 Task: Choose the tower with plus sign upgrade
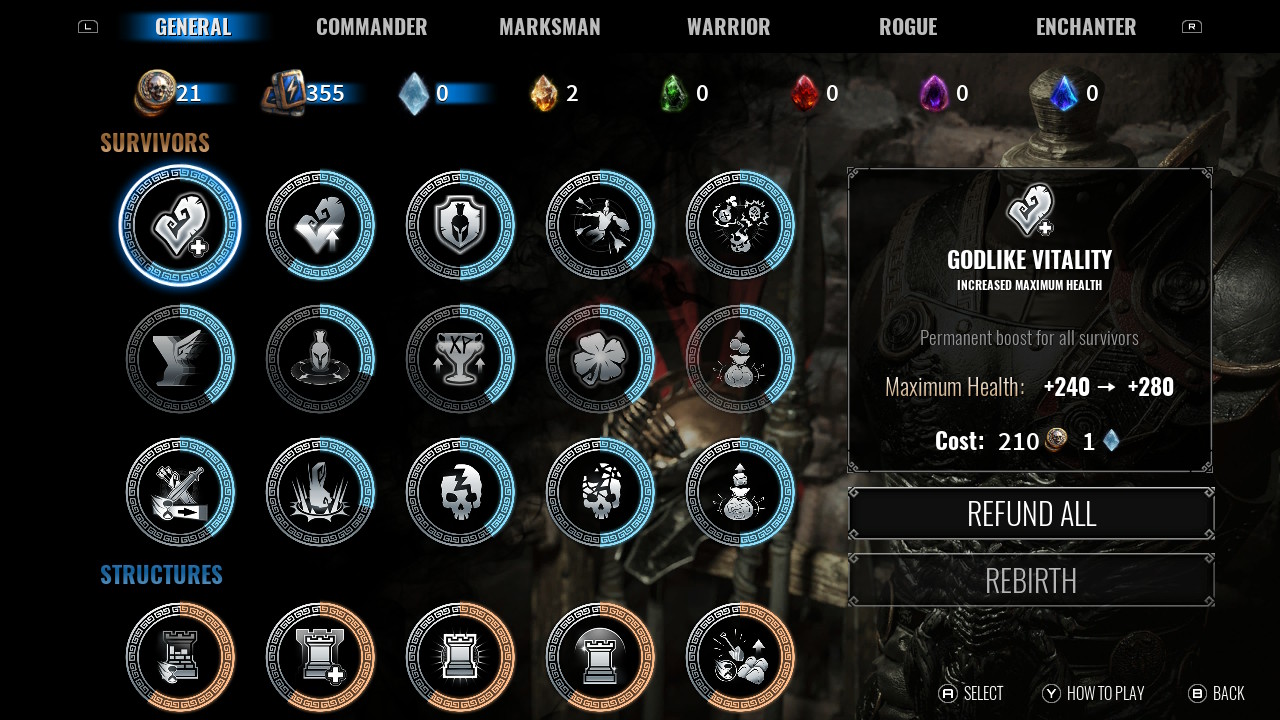point(320,657)
